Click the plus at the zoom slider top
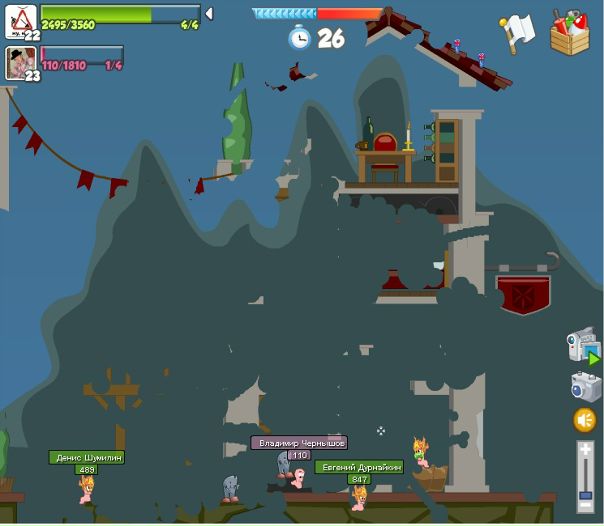 click(x=585, y=451)
